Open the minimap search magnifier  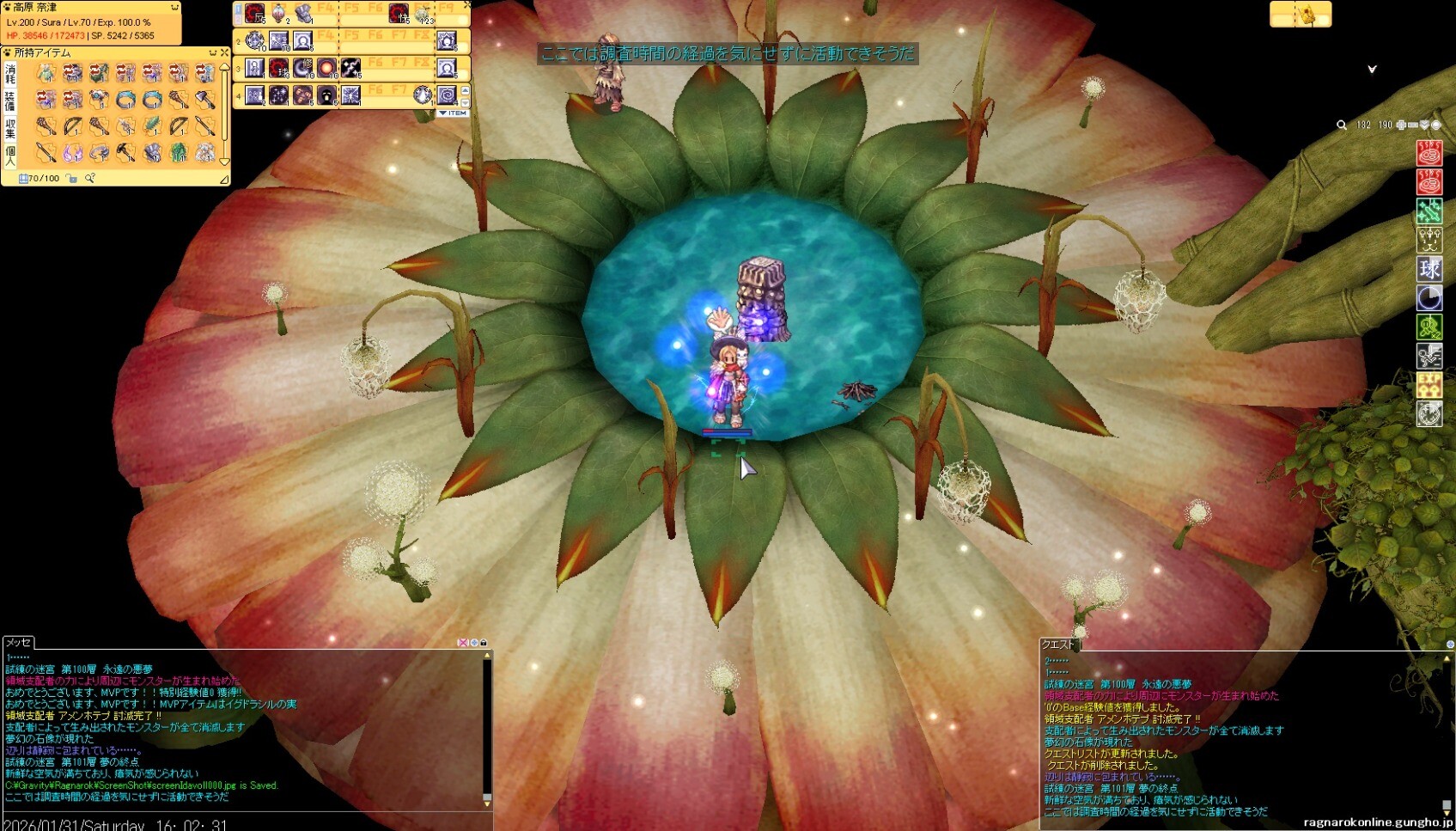[x=1342, y=125]
